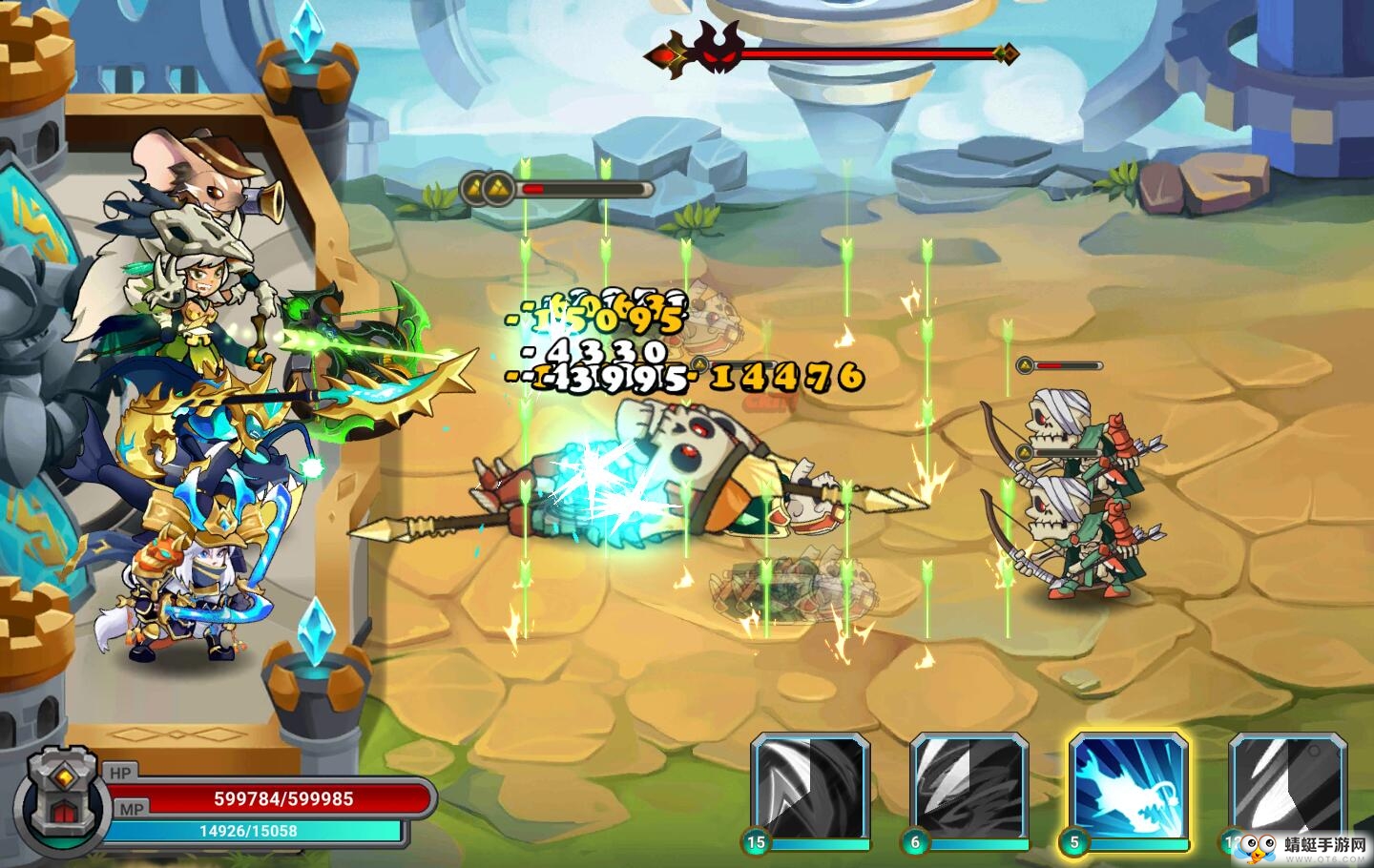Image resolution: width=1374 pixels, height=868 pixels.
Task: Use the greyed claw slash skill costing 6
Action: coord(968,784)
